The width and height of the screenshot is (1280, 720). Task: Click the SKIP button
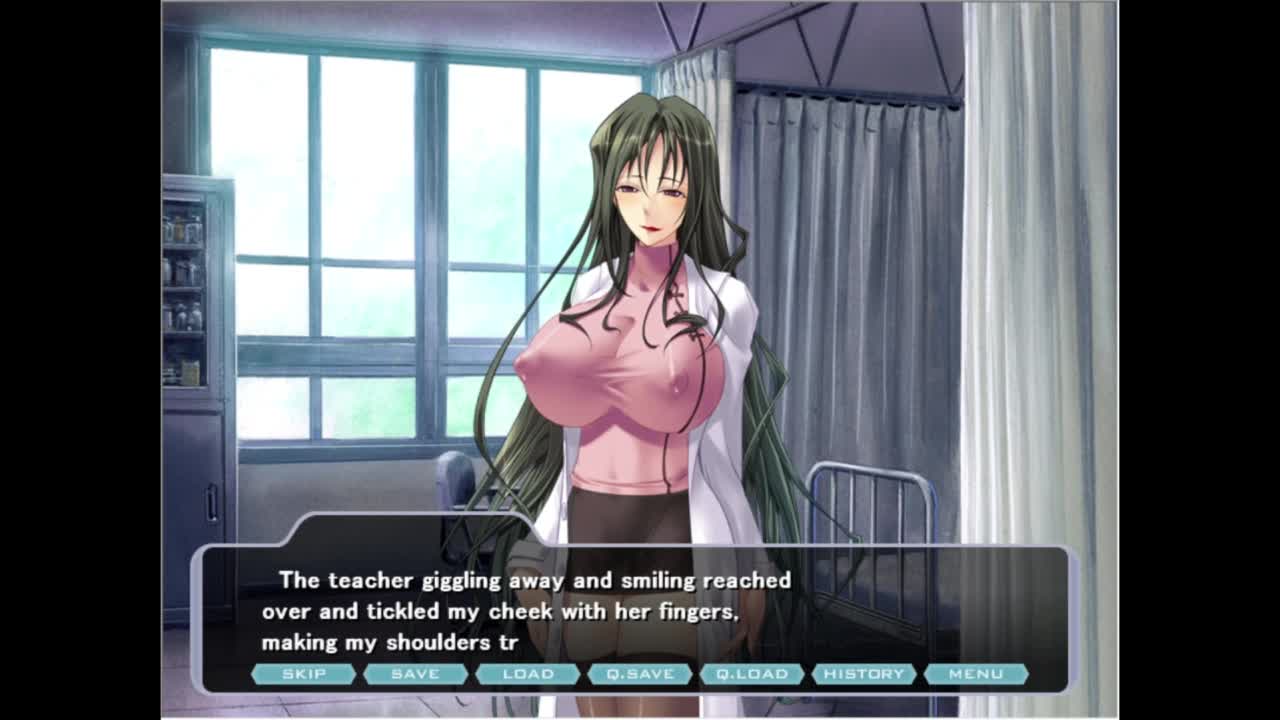click(303, 674)
